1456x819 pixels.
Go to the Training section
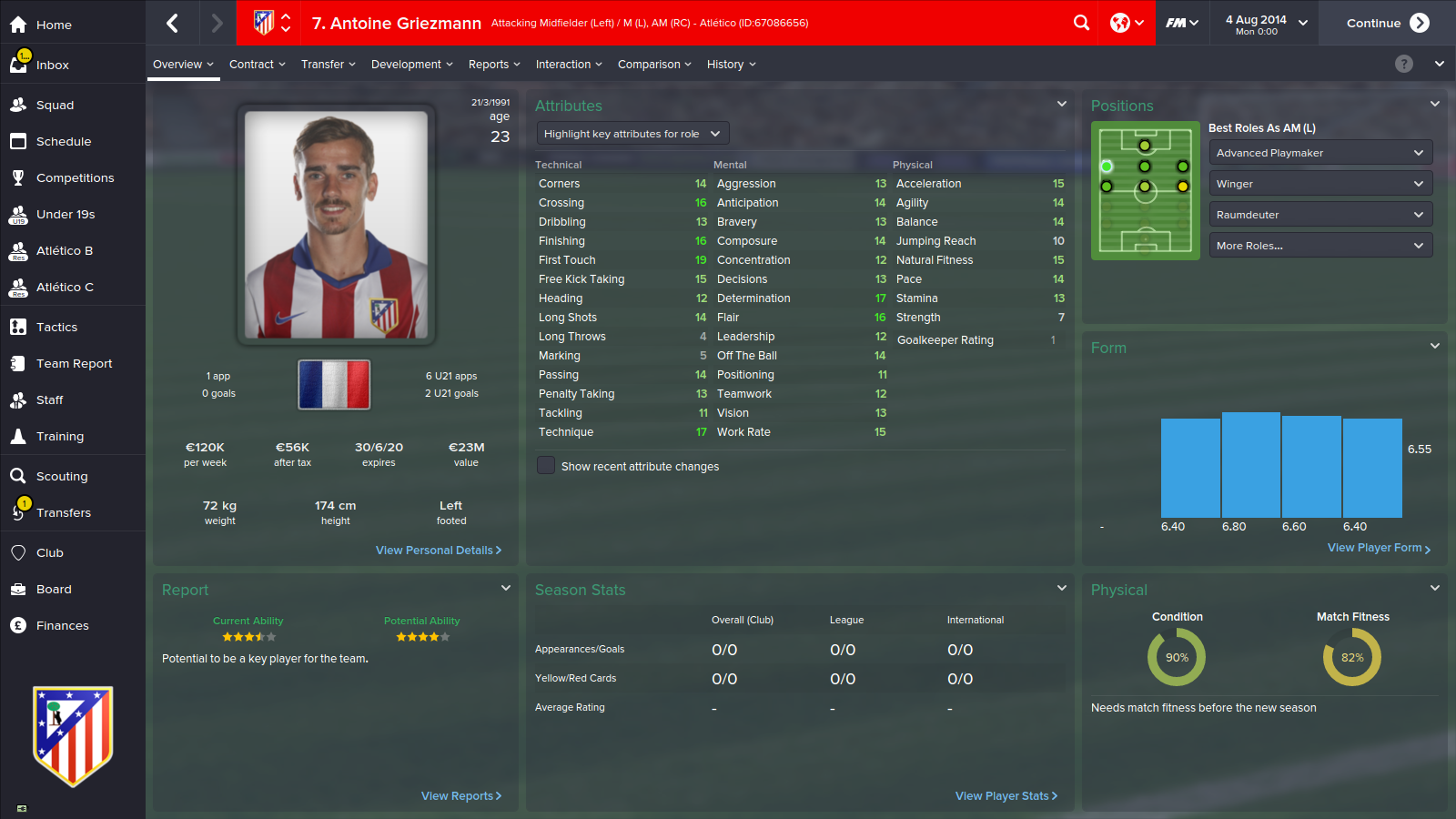59,436
